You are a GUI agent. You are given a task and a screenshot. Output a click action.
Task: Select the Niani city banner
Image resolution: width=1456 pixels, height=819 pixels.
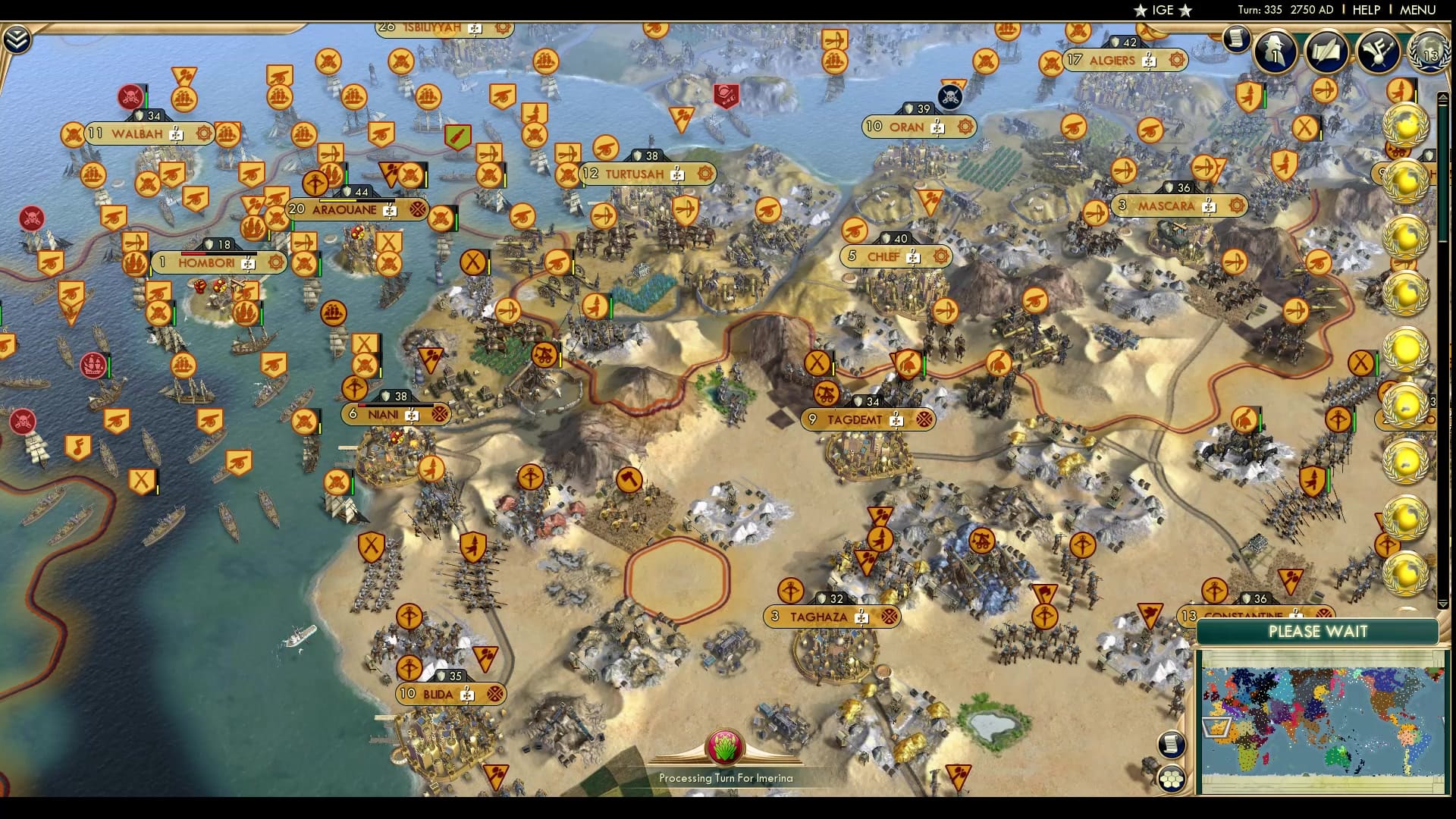point(394,415)
